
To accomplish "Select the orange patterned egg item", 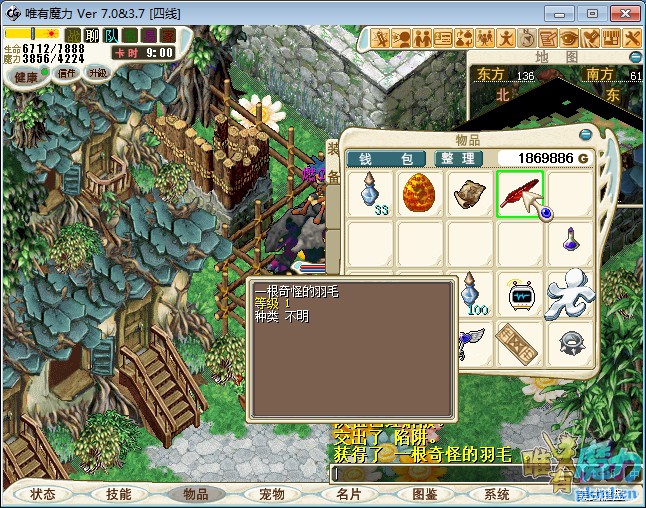I will click(x=420, y=193).
